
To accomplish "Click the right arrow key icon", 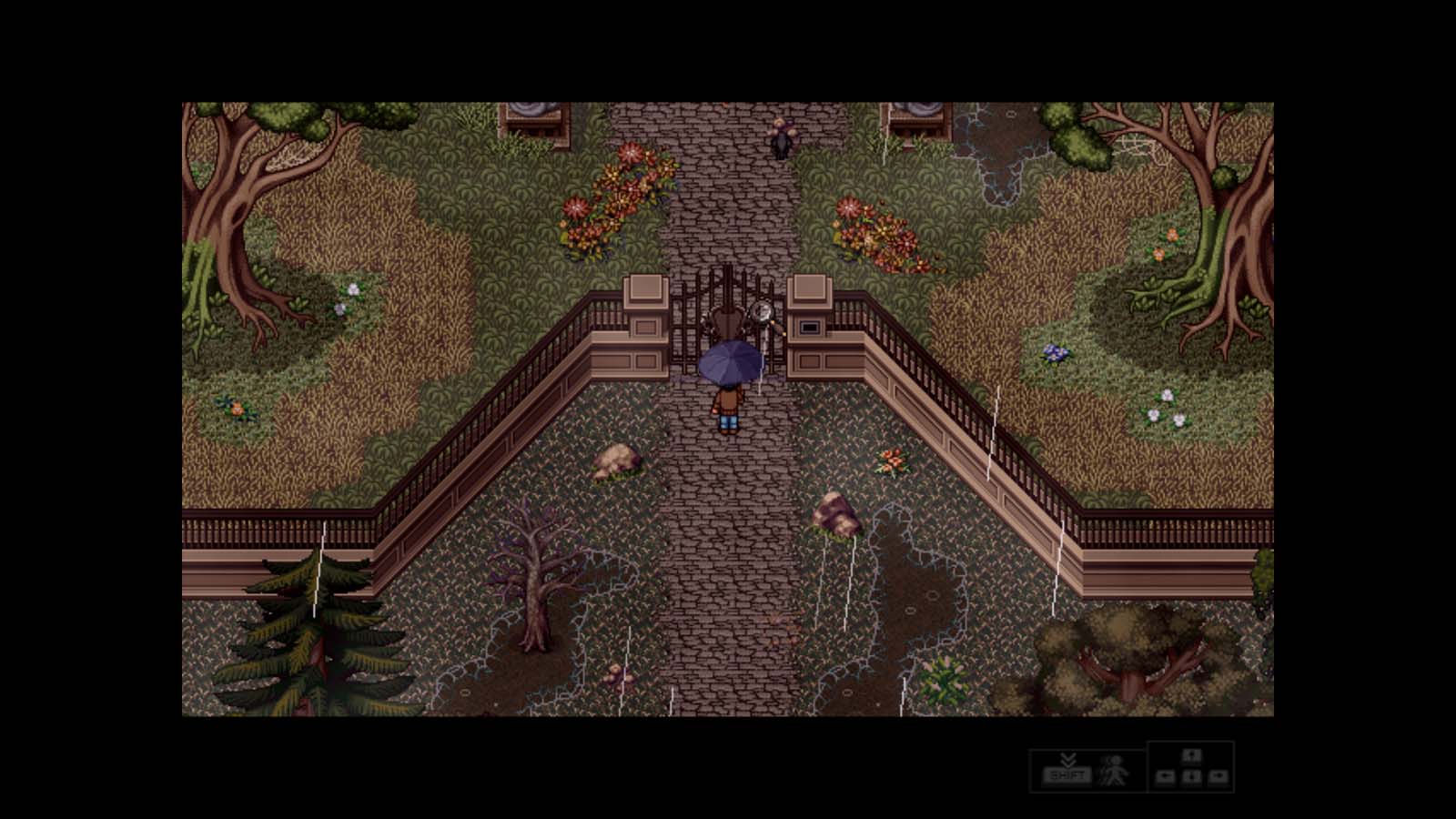I will pyautogui.click(x=1218, y=778).
